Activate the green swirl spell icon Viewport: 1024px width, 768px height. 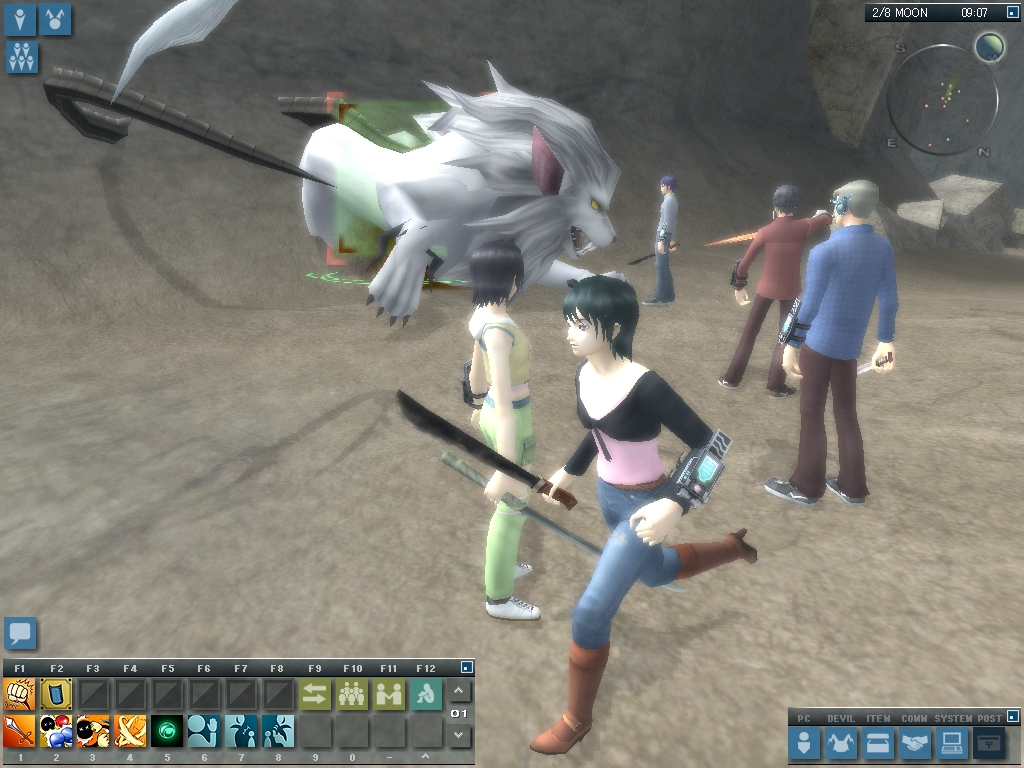(x=166, y=731)
